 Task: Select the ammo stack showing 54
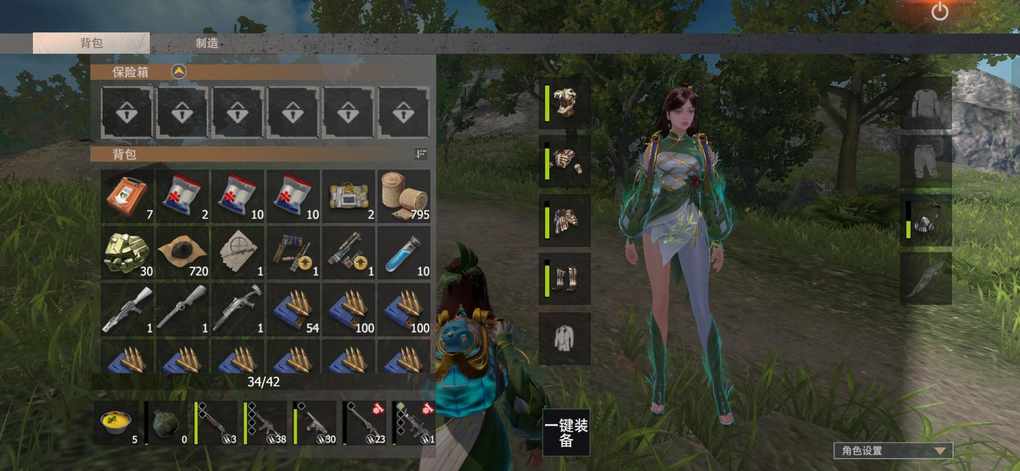click(294, 309)
